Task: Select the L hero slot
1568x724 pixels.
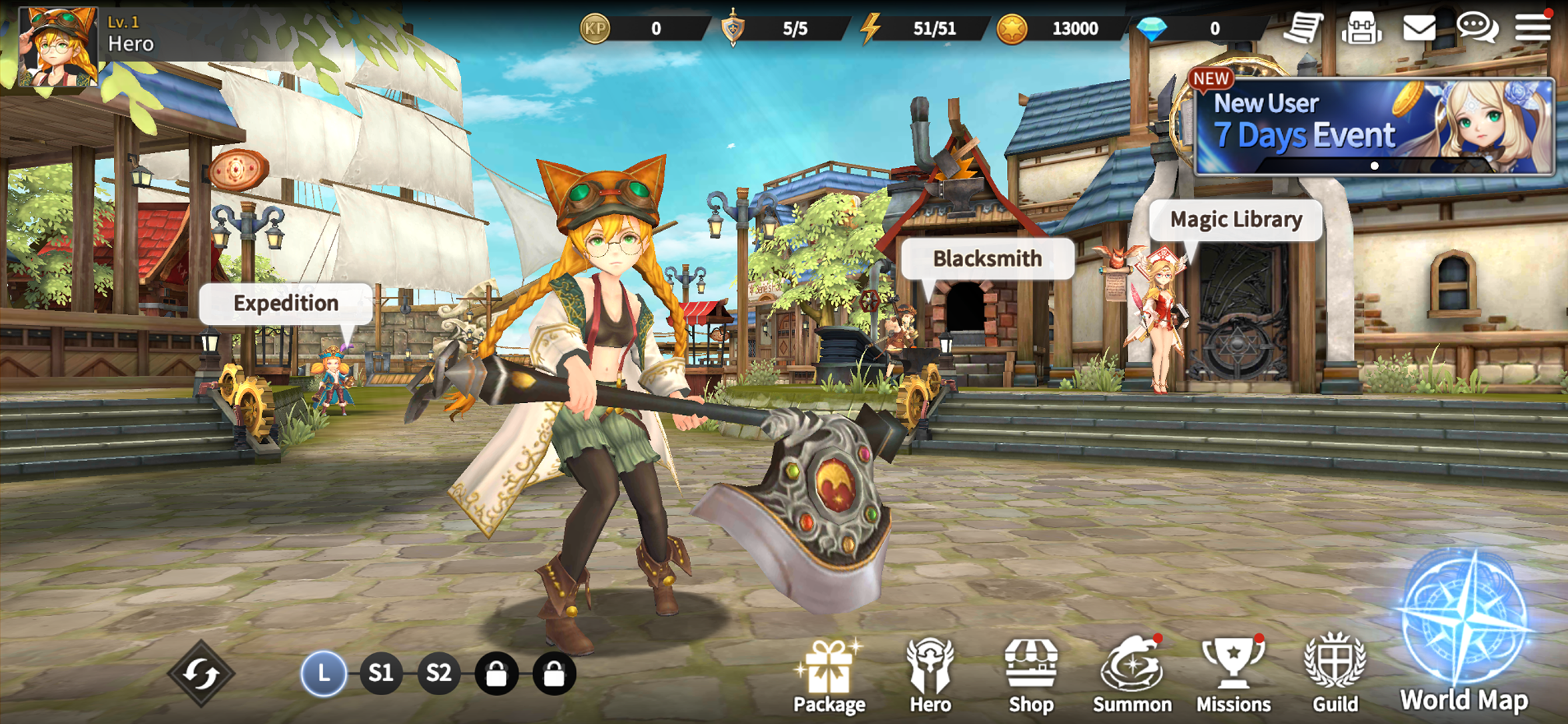Action: coord(324,673)
